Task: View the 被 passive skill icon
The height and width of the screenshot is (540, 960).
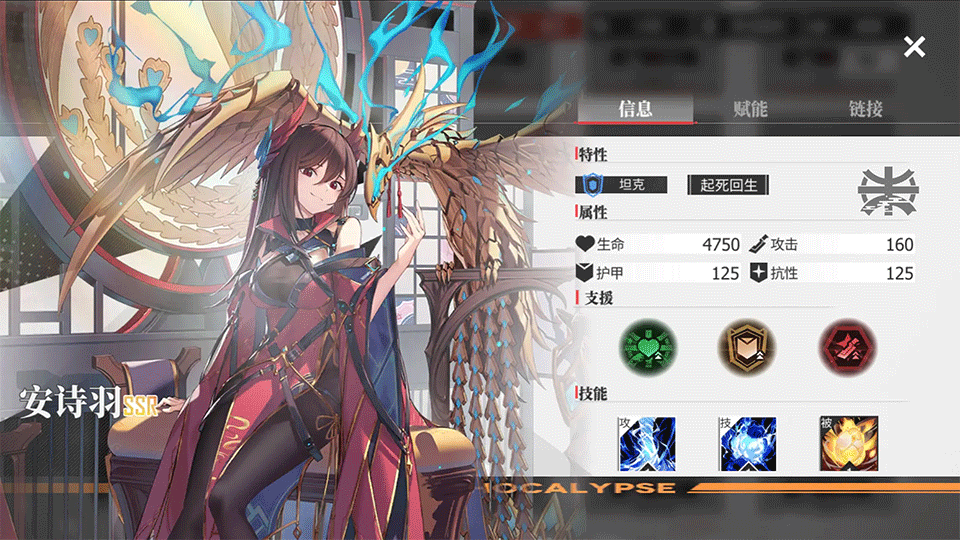Action: [848, 444]
